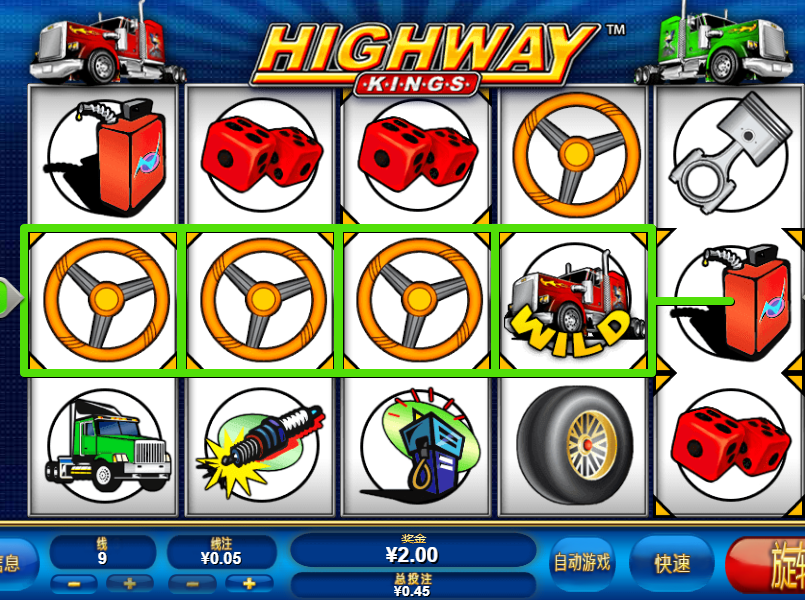Screen dimensions: 805x600
Task: Increase the number of lines
Action: click(129, 583)
